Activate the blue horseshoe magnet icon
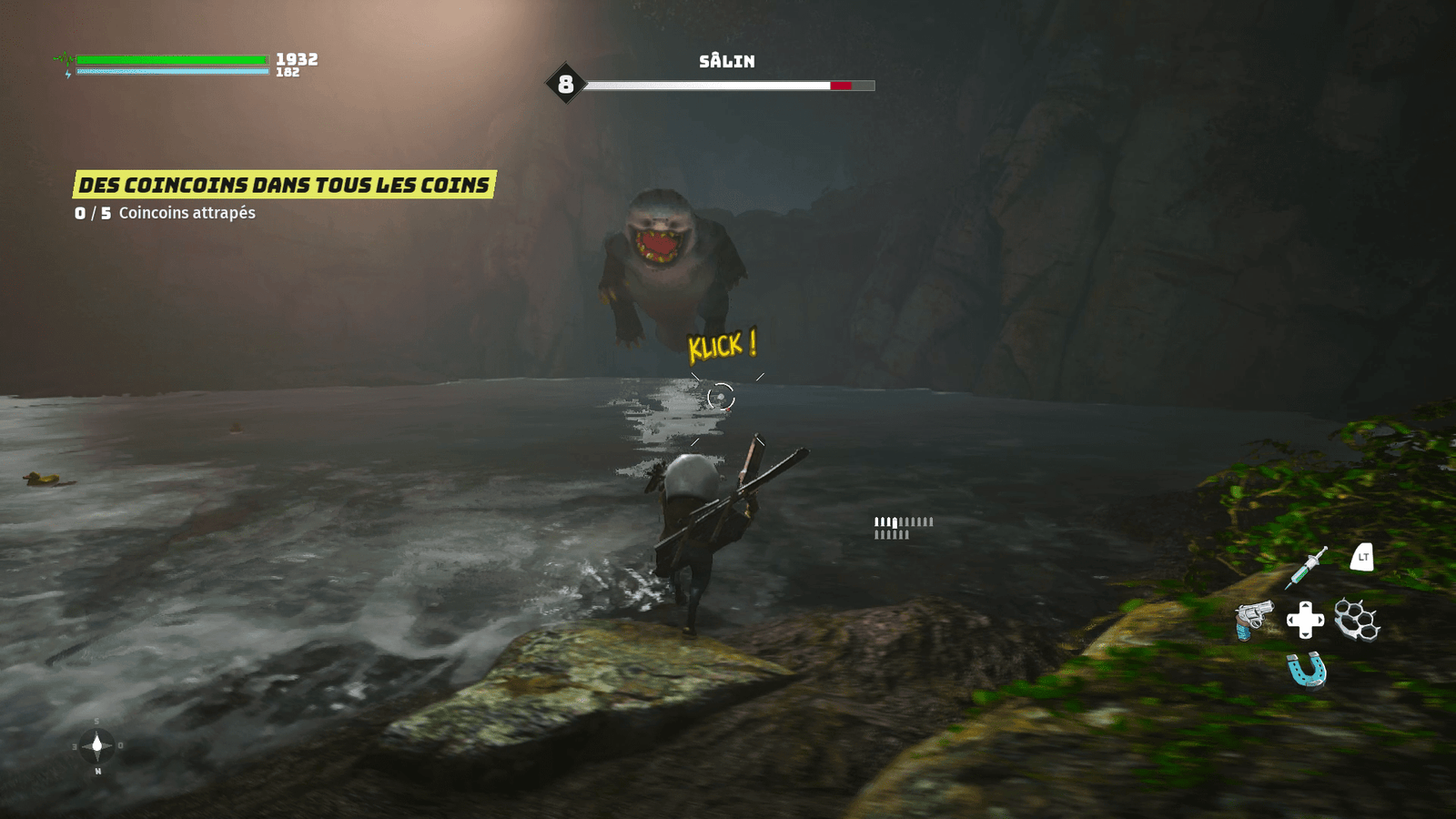Screen dimensions: 1456x819 [x=1307, y=671]
